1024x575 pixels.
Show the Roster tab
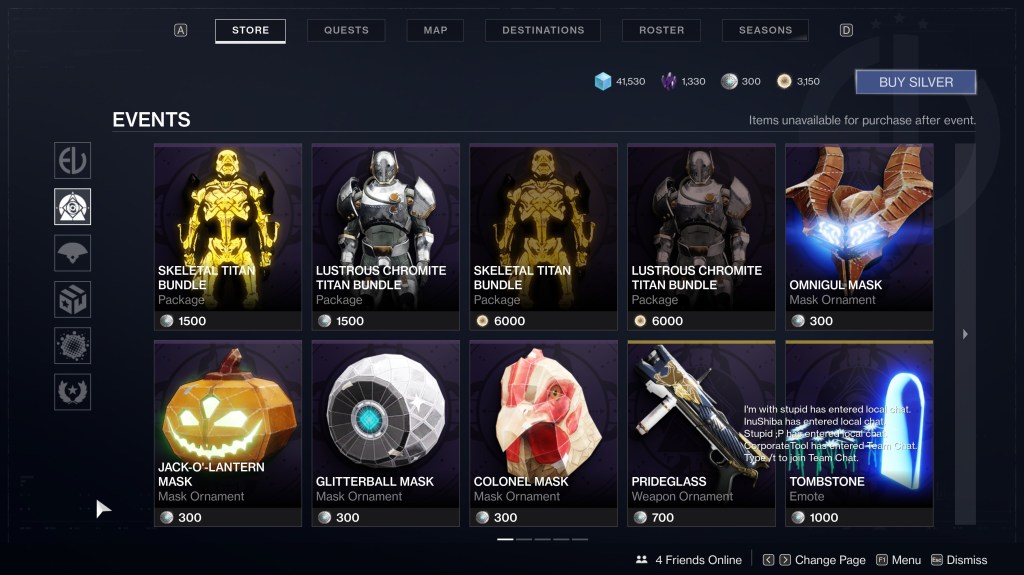(x=661, y=30)
